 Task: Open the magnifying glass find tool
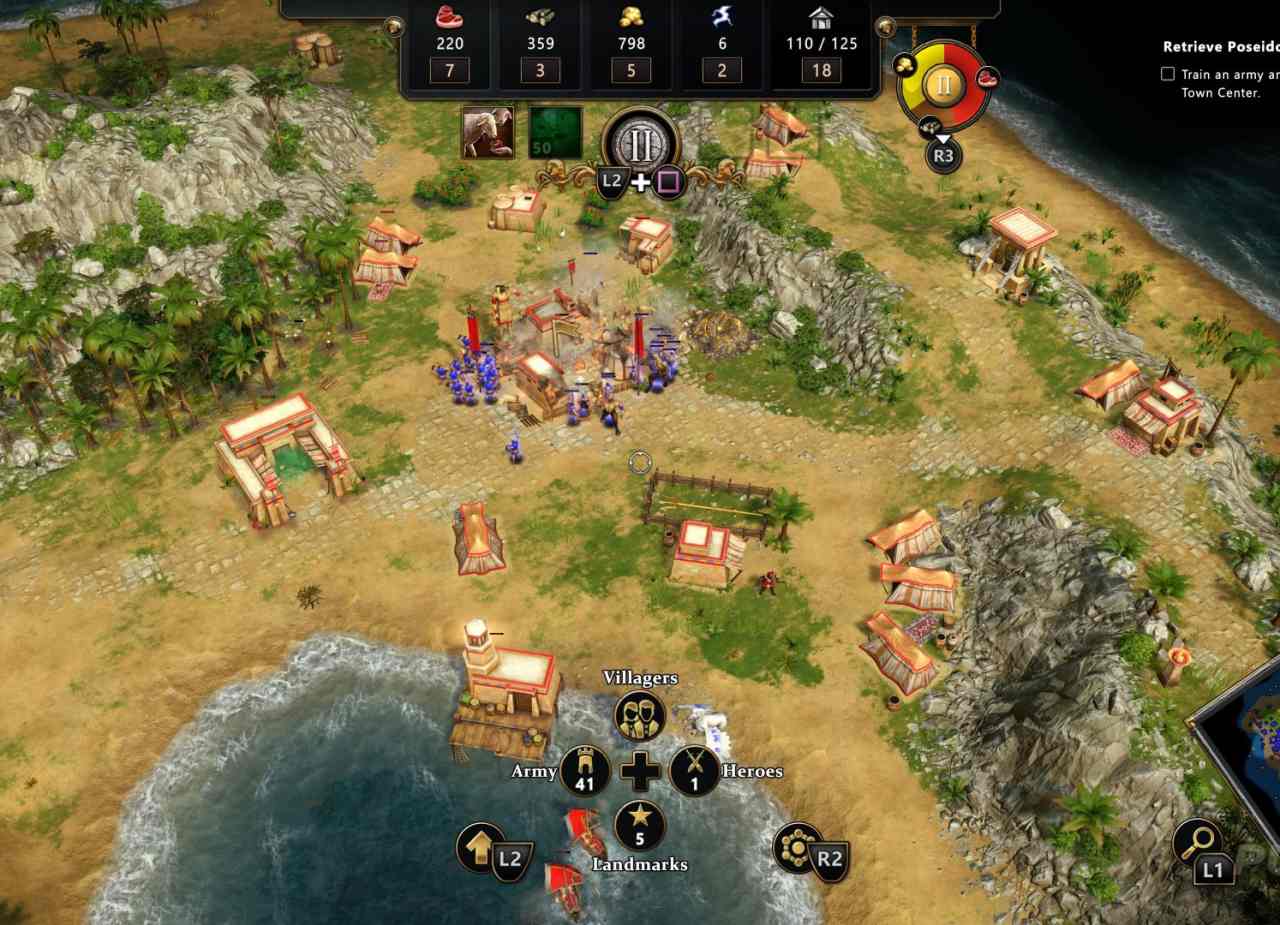point(1195,842)
